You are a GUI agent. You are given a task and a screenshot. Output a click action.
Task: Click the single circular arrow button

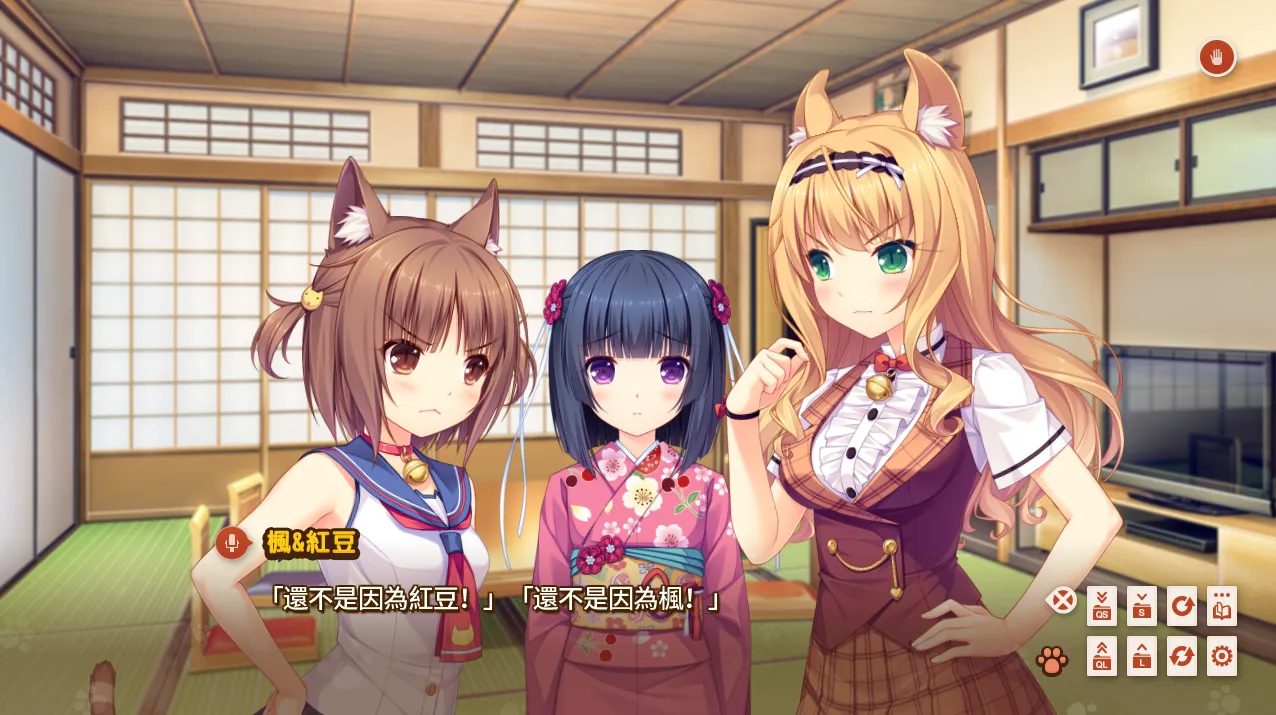point(1182,606)
